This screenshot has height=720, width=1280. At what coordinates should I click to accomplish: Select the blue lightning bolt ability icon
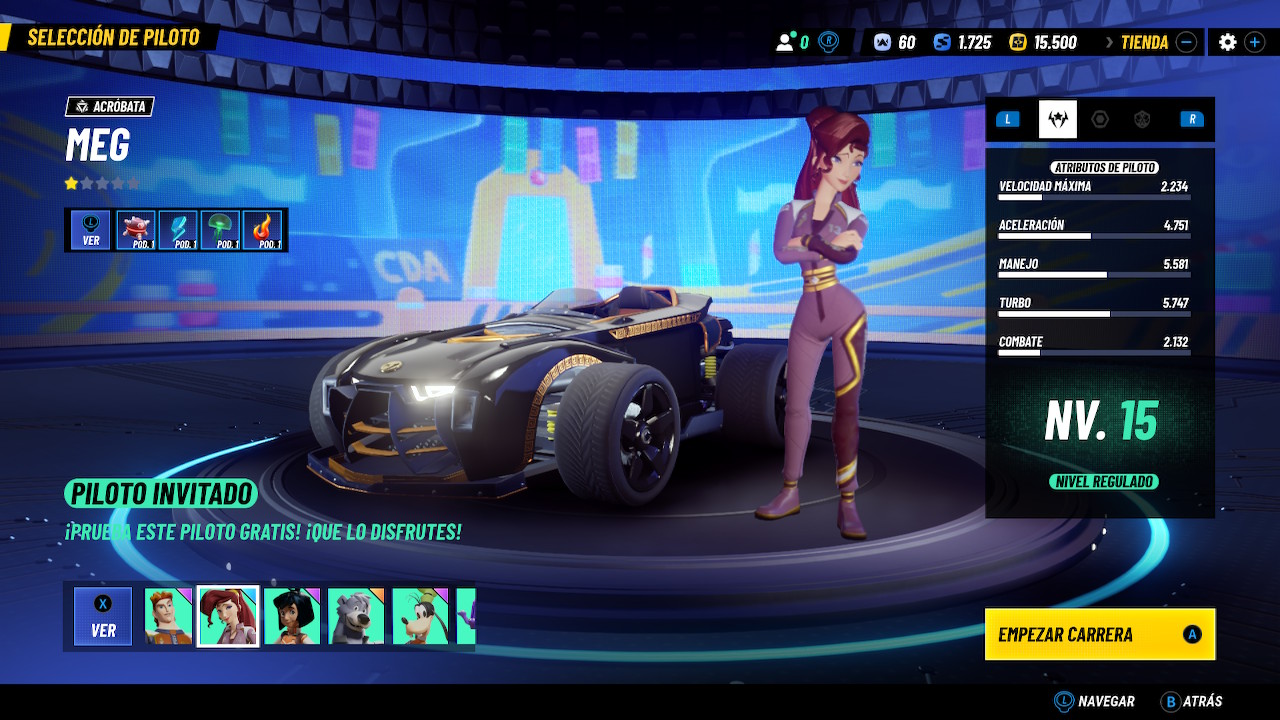179,230
